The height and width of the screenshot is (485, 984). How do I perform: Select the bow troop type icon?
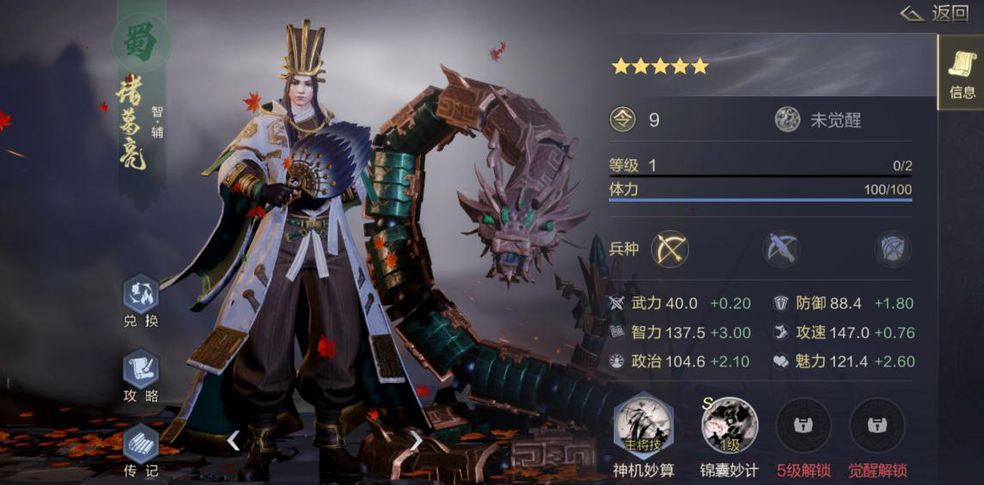pyautogui.click(x=670, y=248)
